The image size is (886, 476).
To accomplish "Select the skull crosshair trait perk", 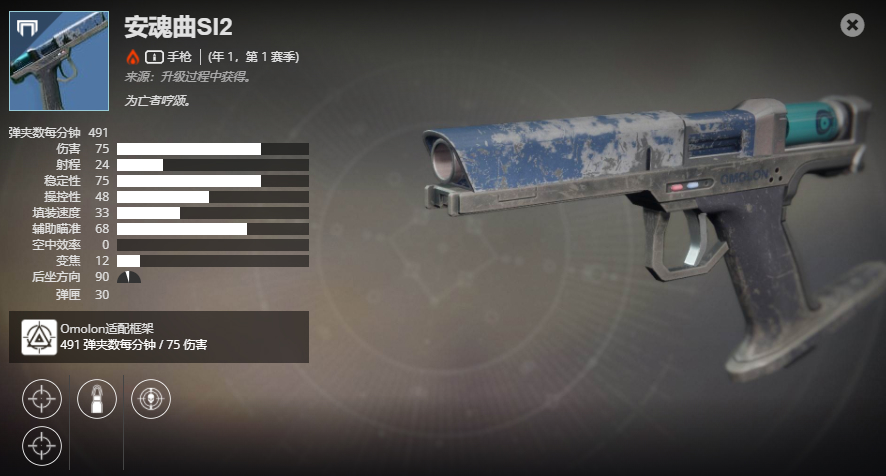I will (151, 399).
